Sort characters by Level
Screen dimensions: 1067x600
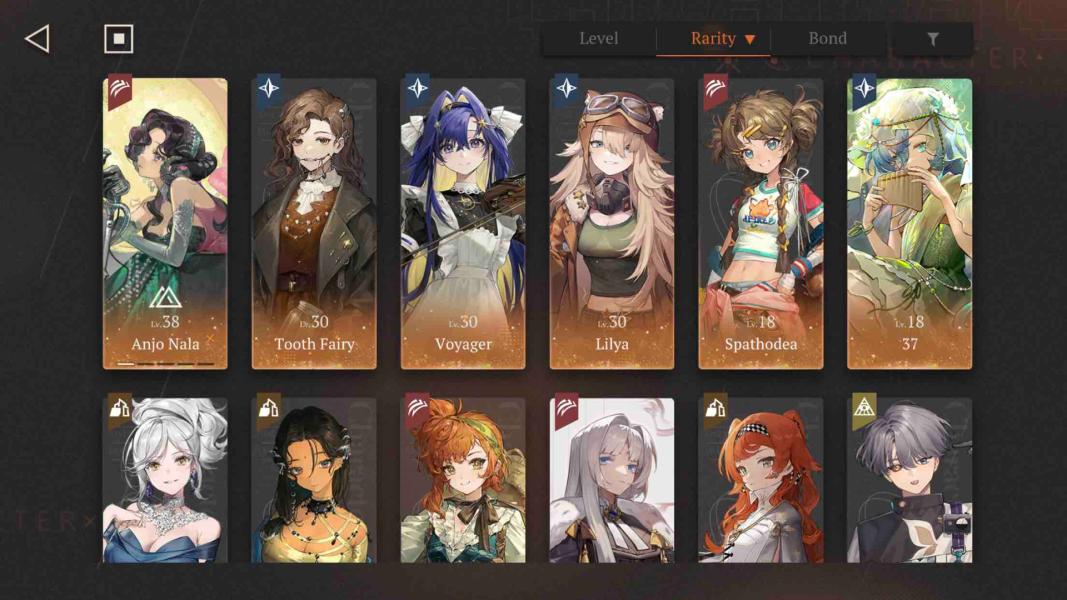598,39
